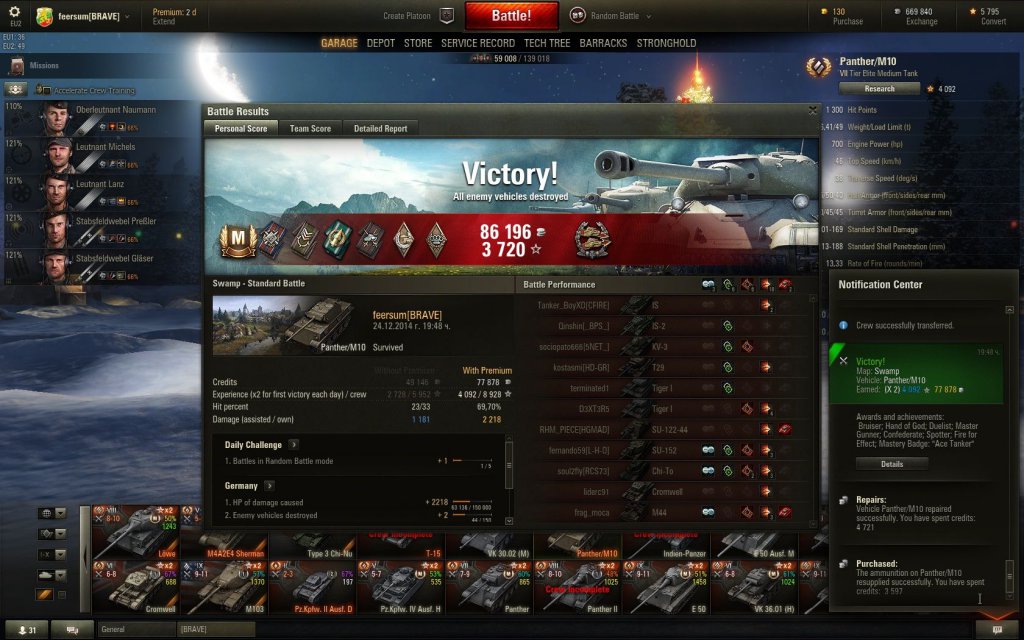Viewport: 1024px width, 640px height.
Task: Open the game settings gear icon
Action: click(14, 12)
